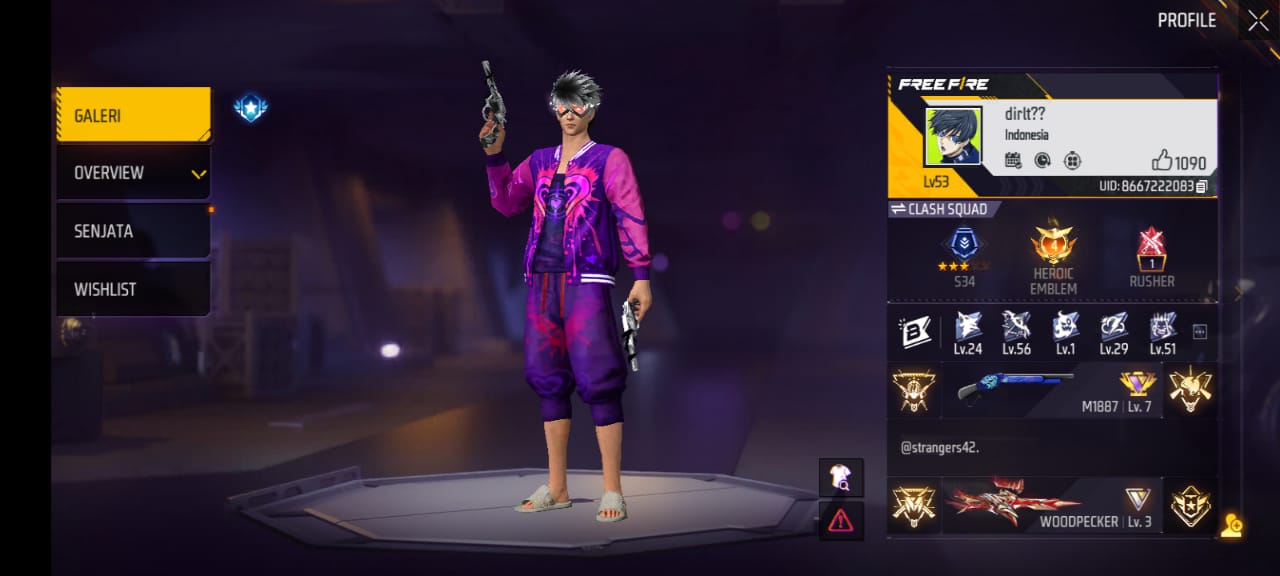
Task: Click the player avatar portrait
Action: pos(953,137)
